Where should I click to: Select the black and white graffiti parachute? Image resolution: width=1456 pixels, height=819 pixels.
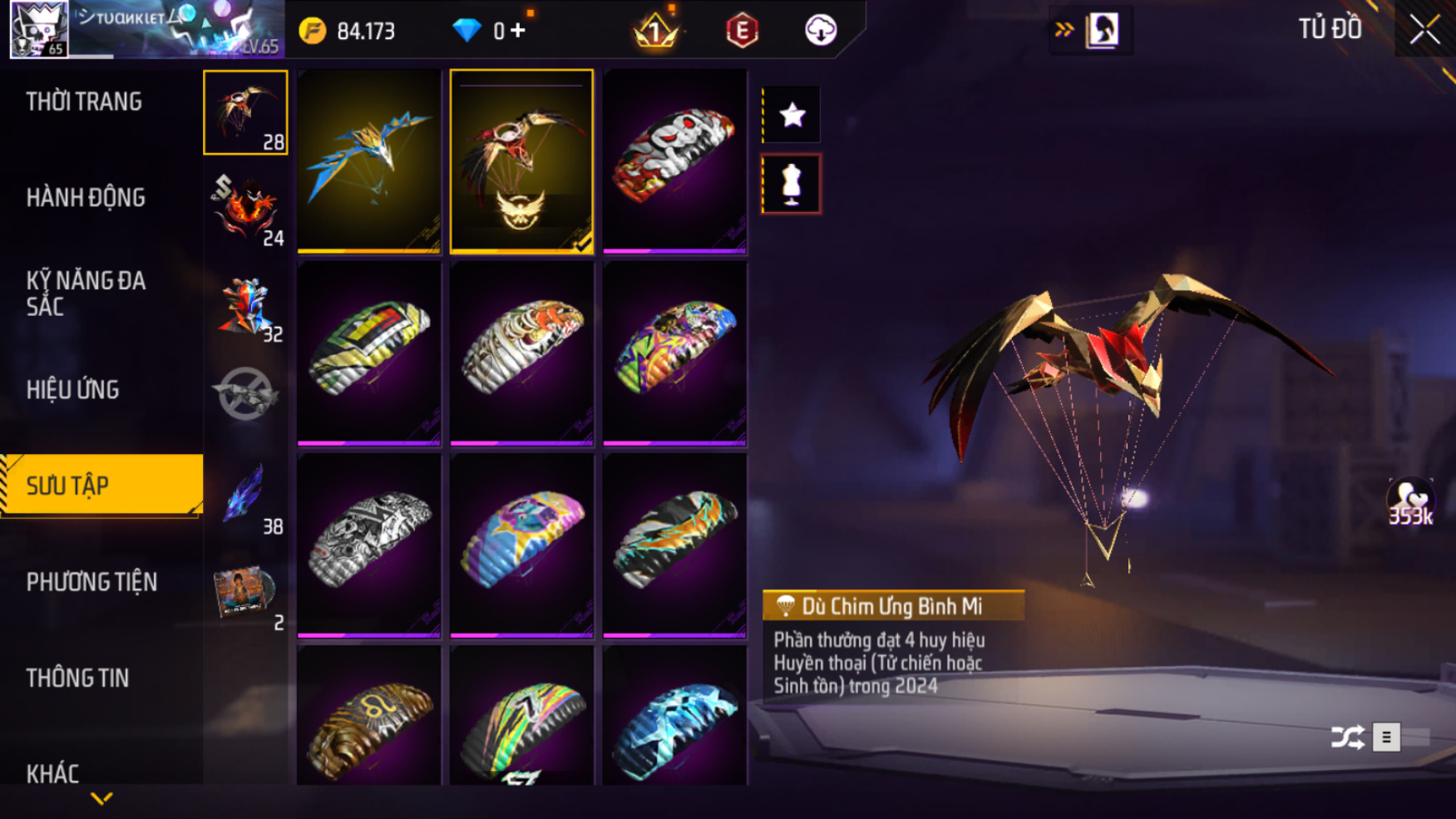coord(369,545)
